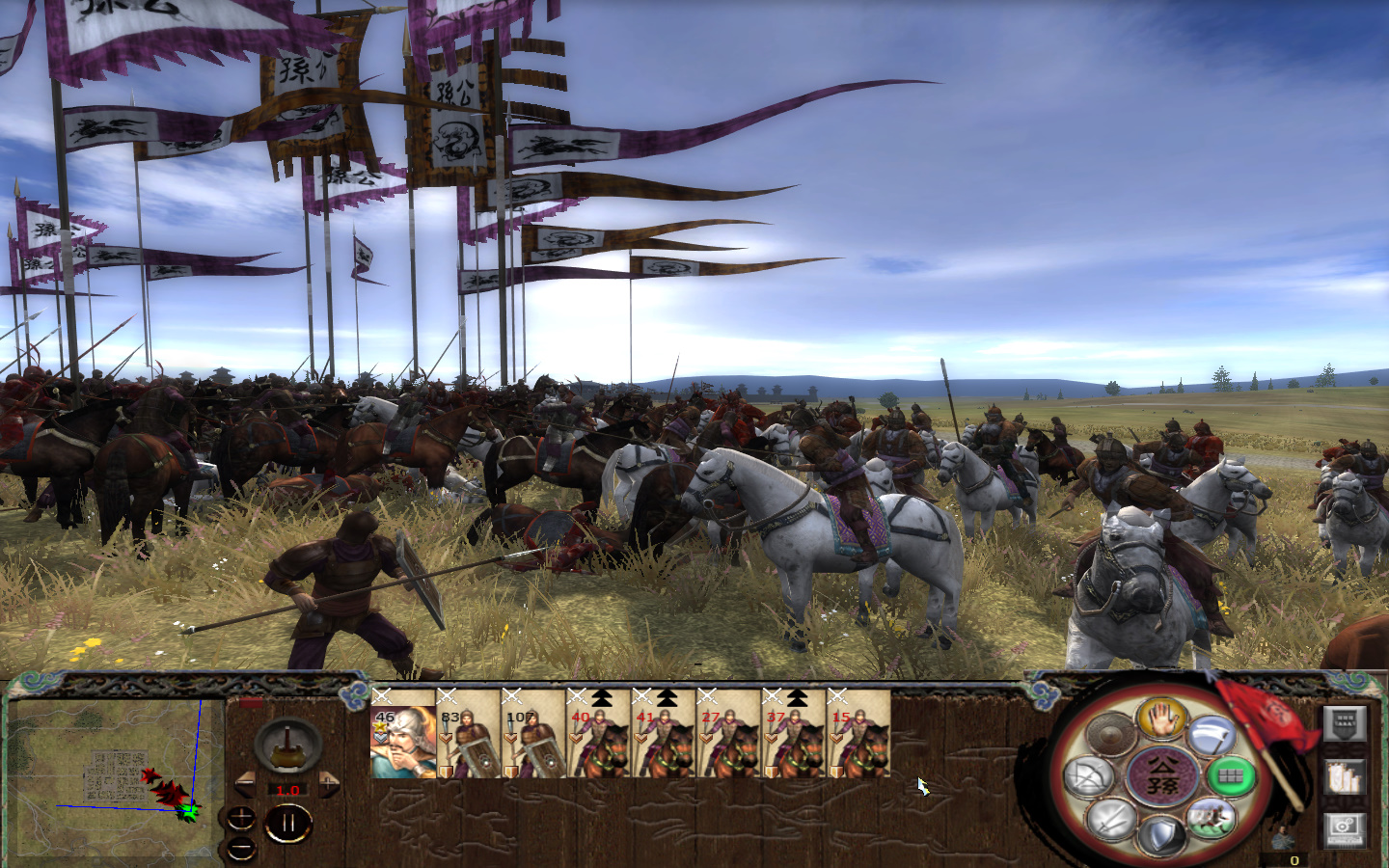Toggle fire at will with the bow icon
The image size is (1389, 868).
[x=1090, y=777]
